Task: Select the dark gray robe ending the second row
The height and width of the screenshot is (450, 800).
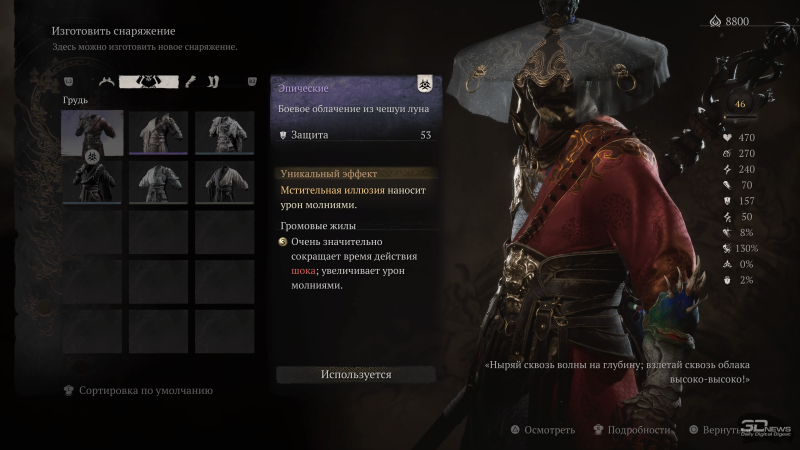Action: pyautogui.click(x=224, y=181)
